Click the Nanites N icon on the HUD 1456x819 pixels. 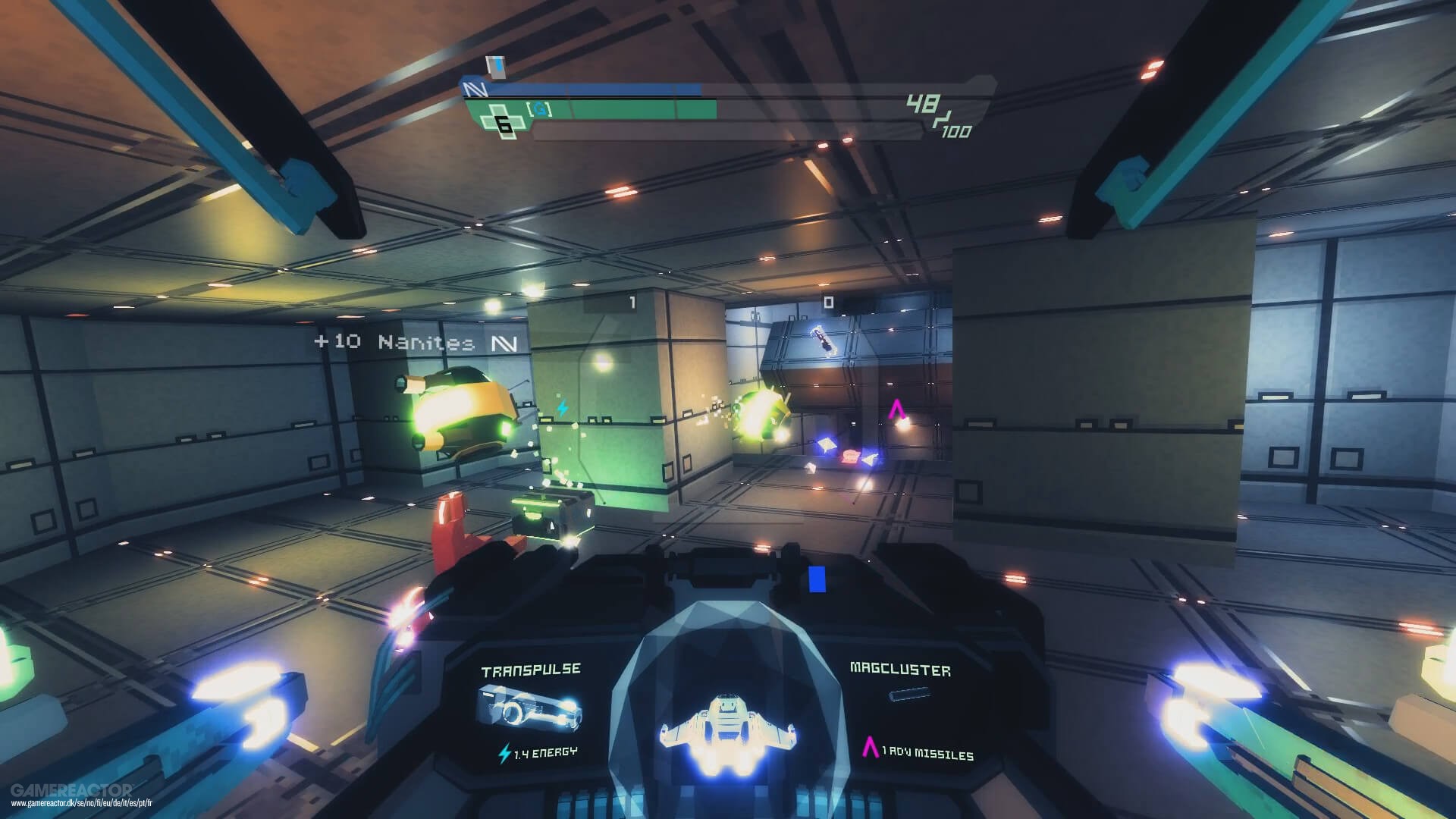tap(474, 88)
